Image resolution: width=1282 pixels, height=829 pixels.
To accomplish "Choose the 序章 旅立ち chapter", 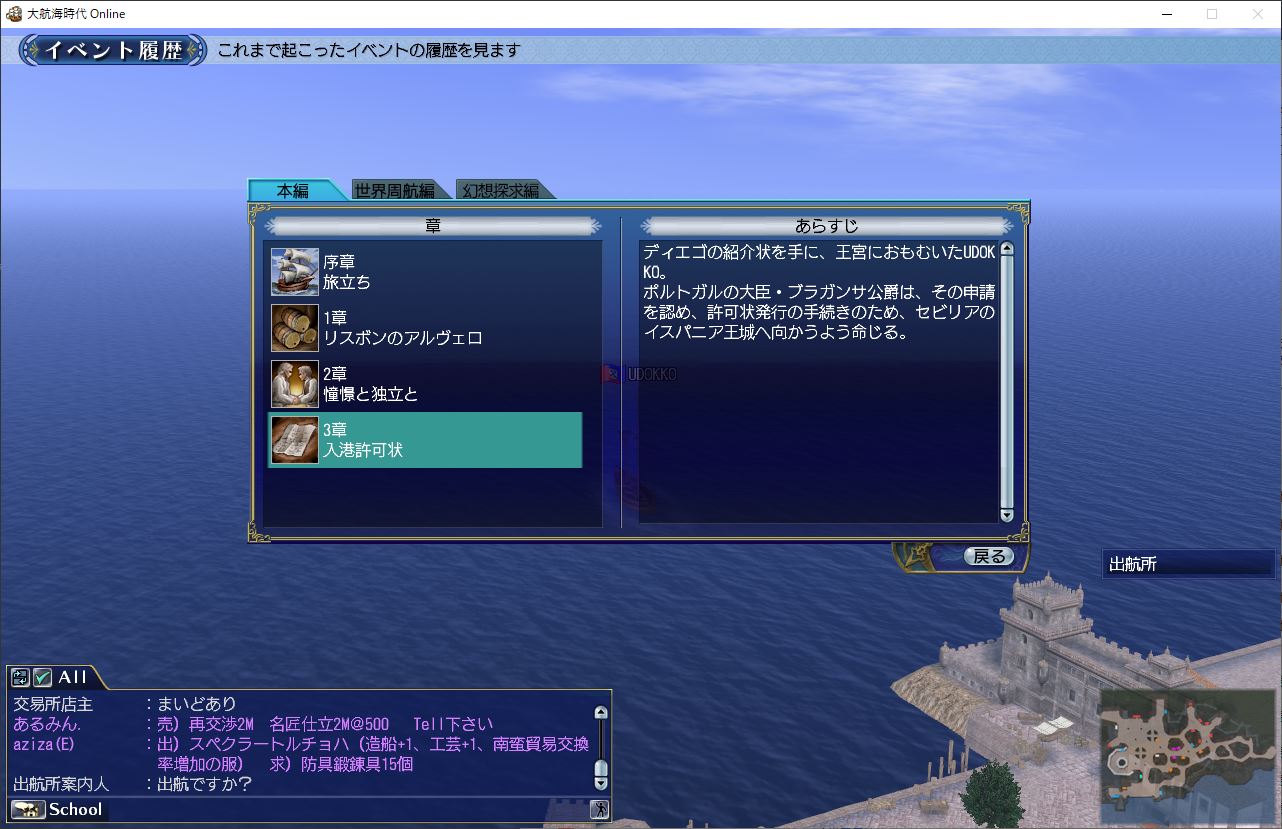I will coord(425,272).
